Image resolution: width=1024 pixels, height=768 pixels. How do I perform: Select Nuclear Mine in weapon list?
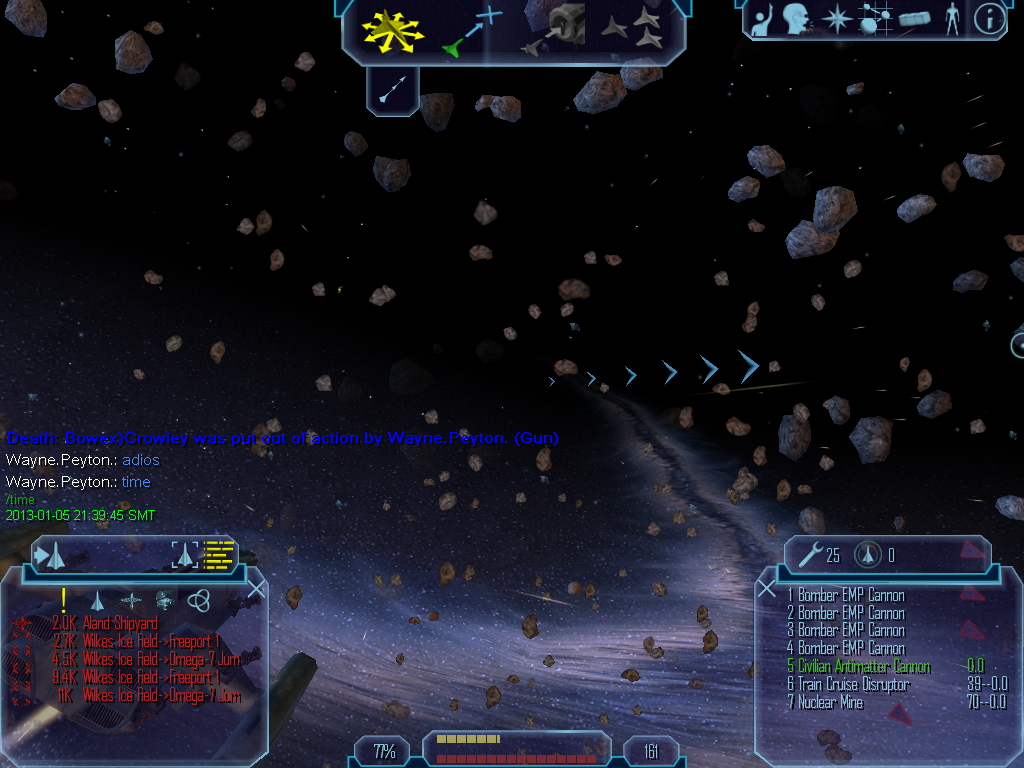click(830, 703)
